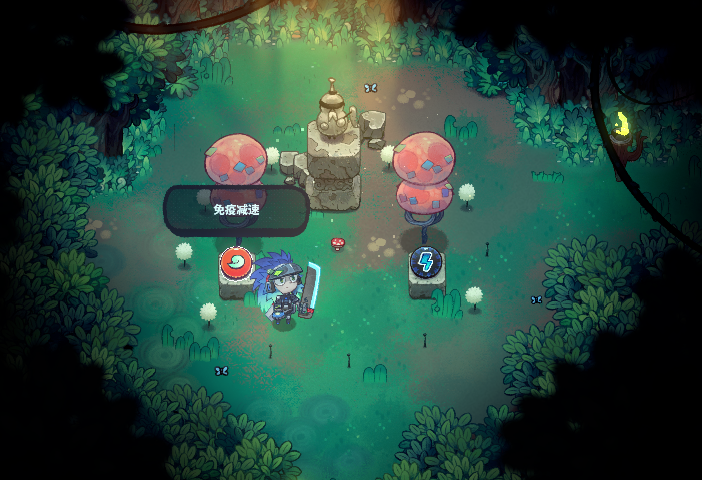This screenshot has height=480, width=702.
Task: Select the red swirl boon icon
Action: tap(236, 263)
